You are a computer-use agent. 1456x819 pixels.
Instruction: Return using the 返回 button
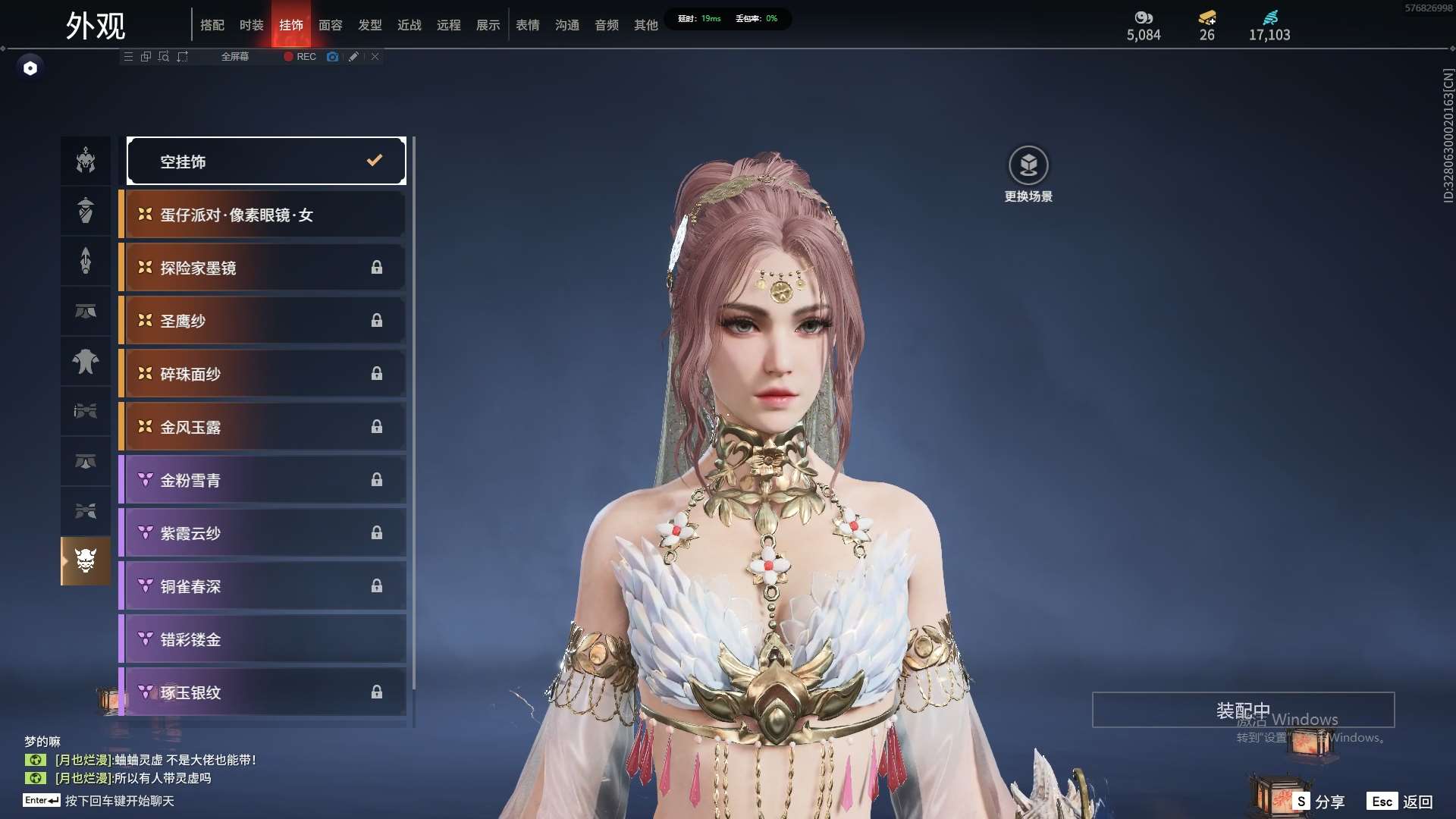(x=1401, y=801)
